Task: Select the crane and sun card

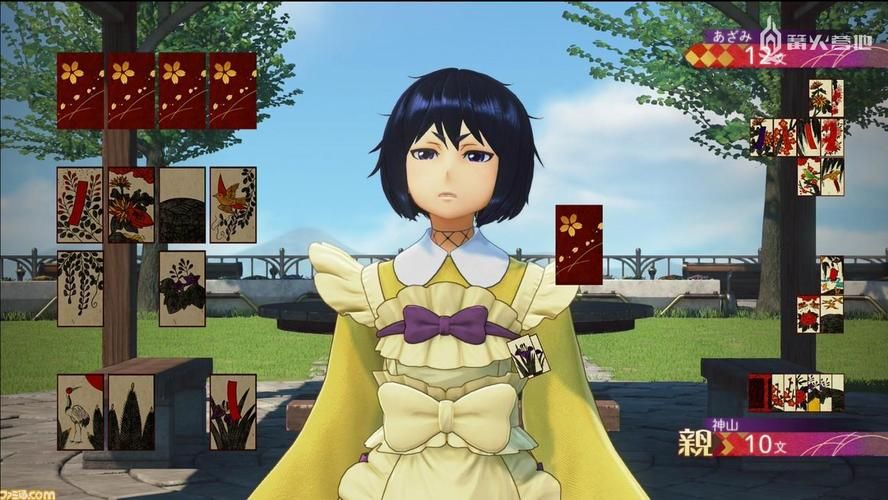Action: pyautogui.click(x=80, y=412)
